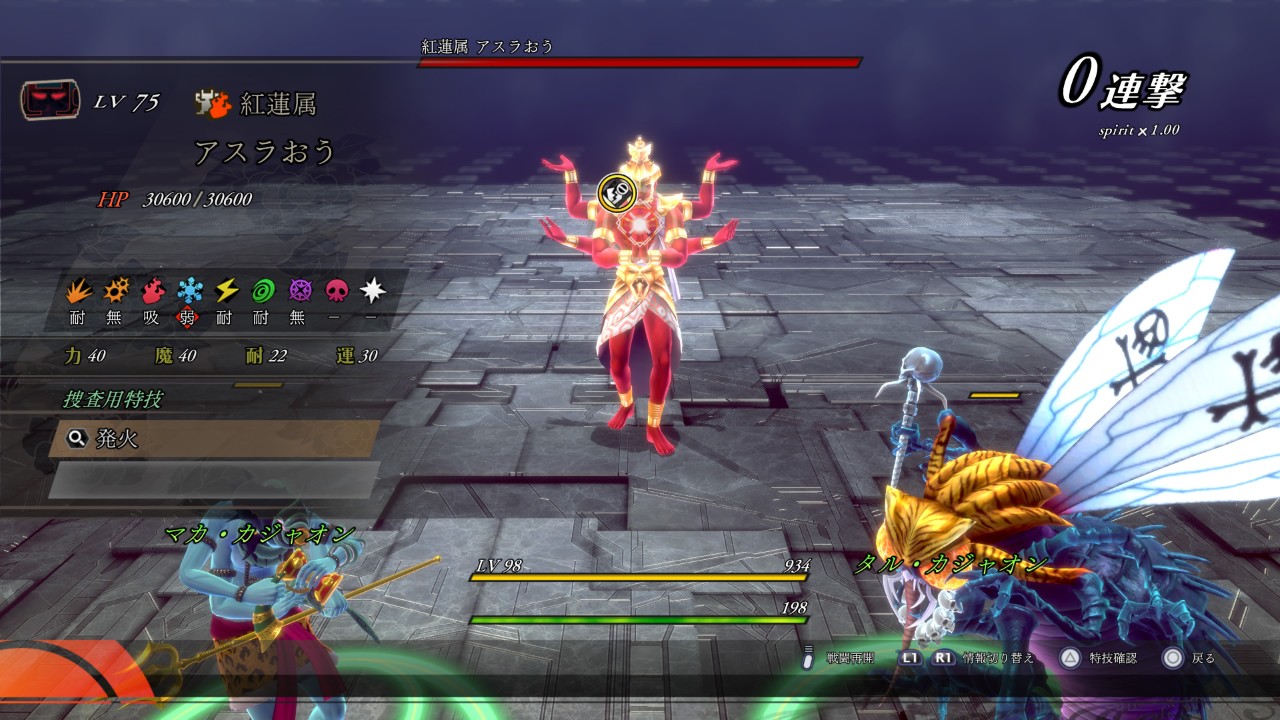Select the blue snowflake ice affinity icon
This screenshot has height=720, width=1280.
click(189, 291)
